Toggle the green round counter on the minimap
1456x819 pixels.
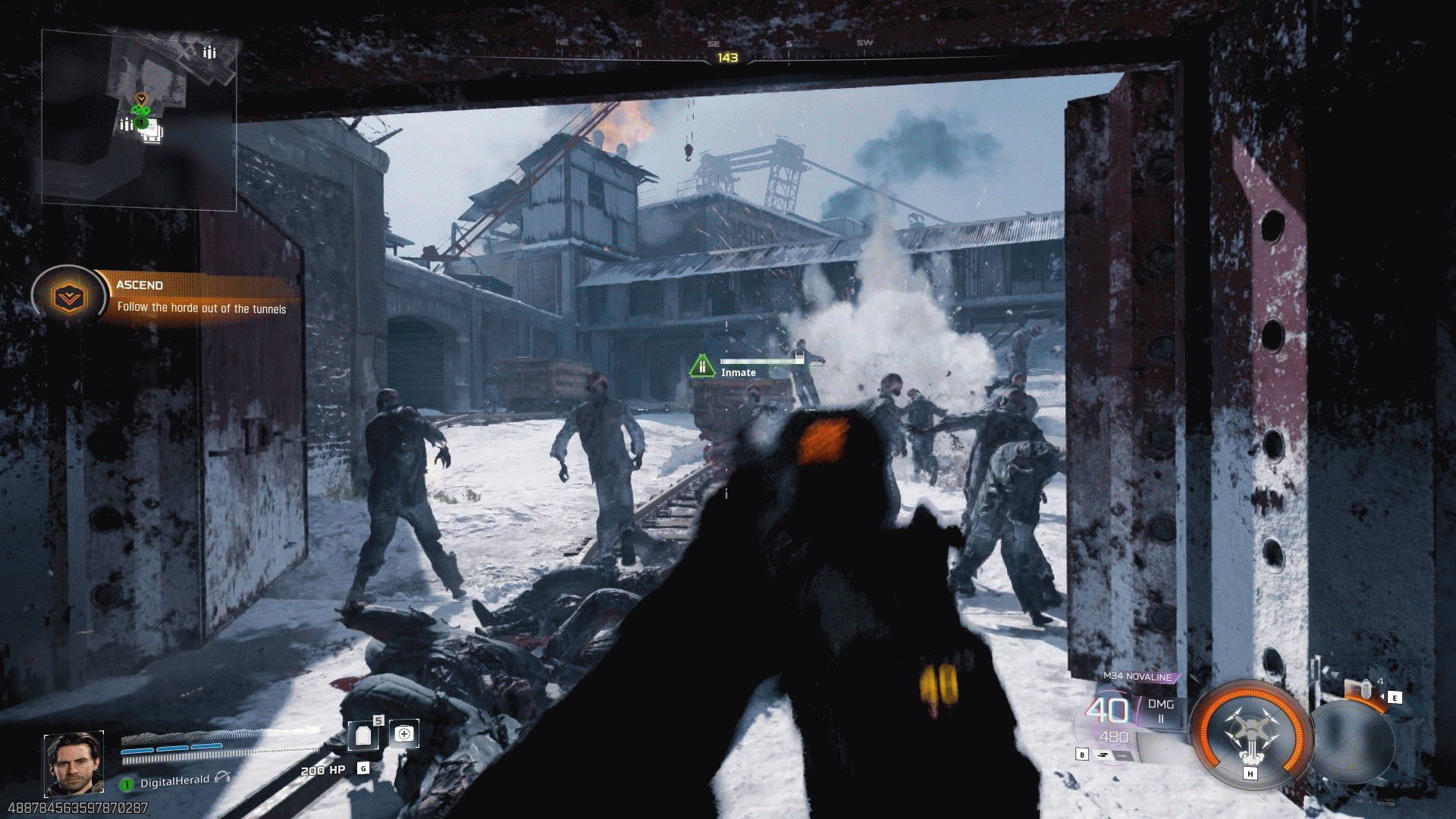coord(141,121)
